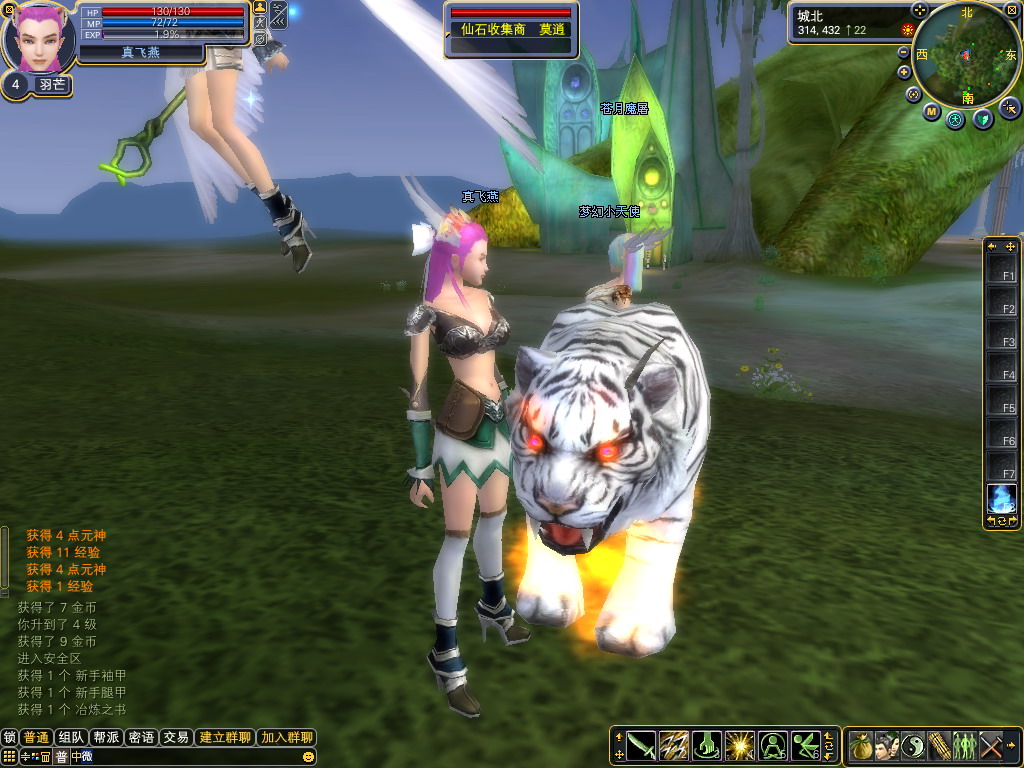This screenshot has width=1024, height=768.
Task: Select the blue flame F8 shortcut slot
Action: (x=1002, y=497)
